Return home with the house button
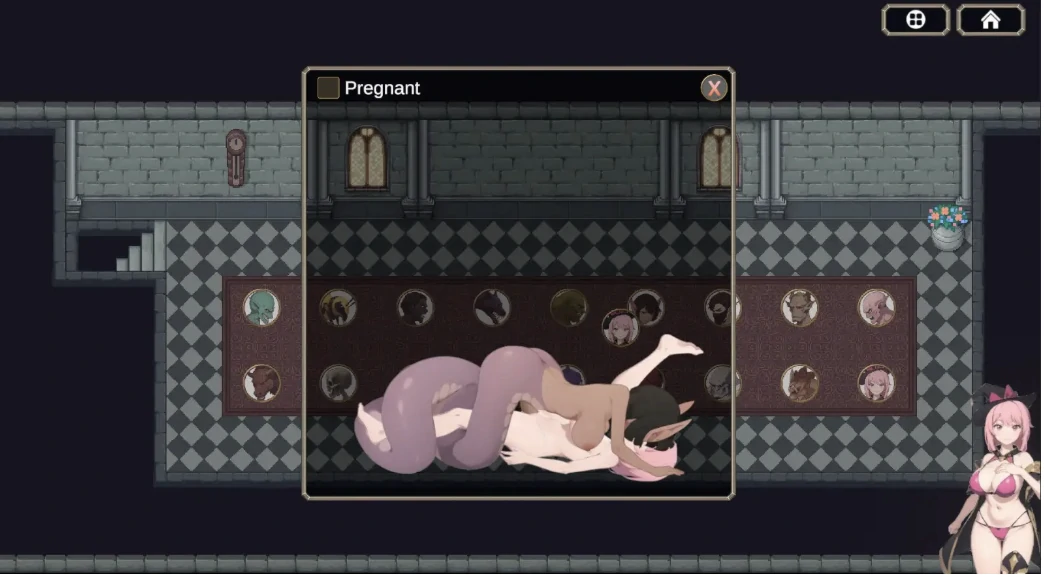Screen dimensions: 1044x575 pyautogui.click(x=990, y=20)
